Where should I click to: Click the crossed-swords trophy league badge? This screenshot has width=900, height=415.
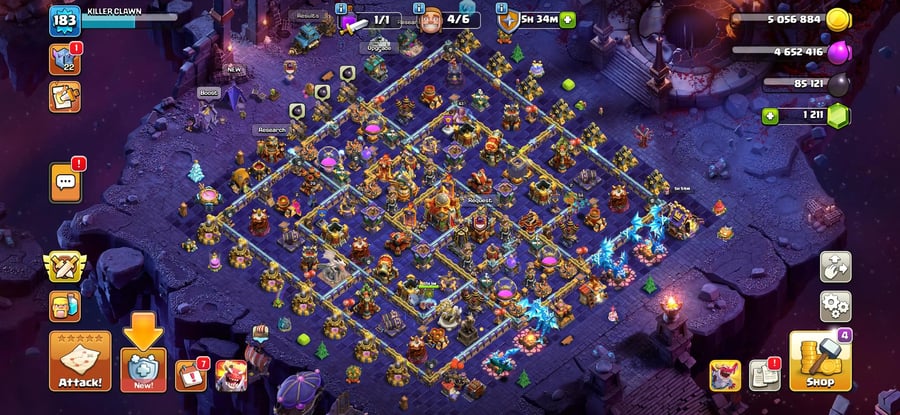[x=65, y=267]
